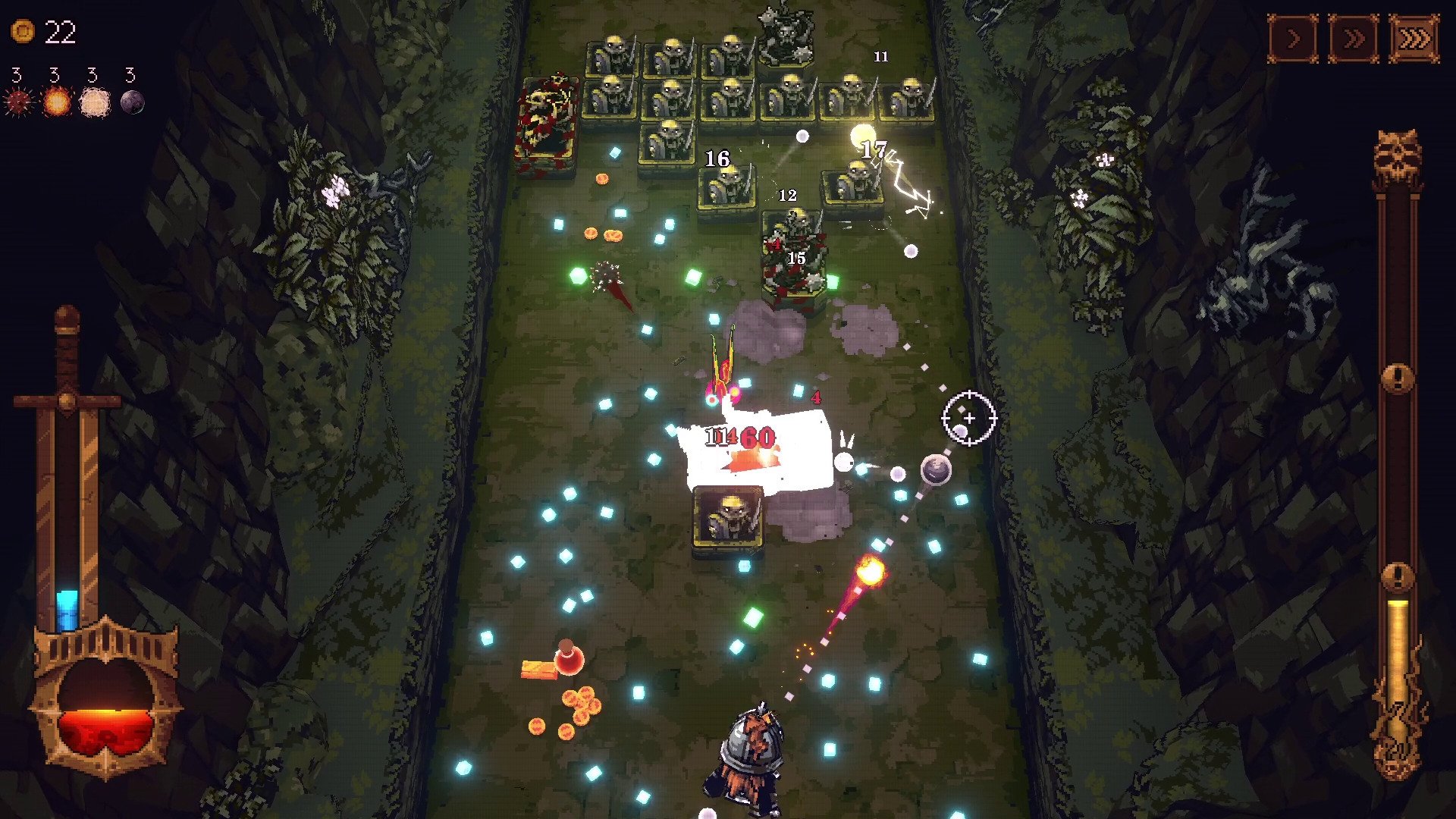Select the triple-arrow fastest speed button
This screenshot has height=819, width=1456.
[1414, 38]
